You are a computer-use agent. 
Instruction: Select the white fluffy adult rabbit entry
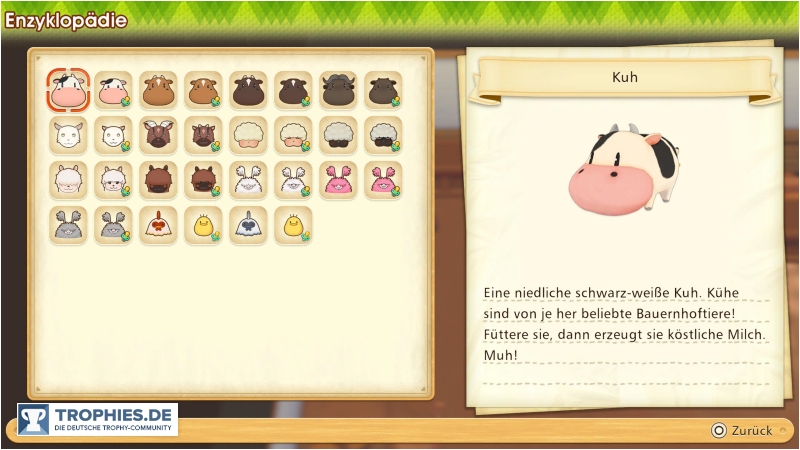tap(248, 181)
